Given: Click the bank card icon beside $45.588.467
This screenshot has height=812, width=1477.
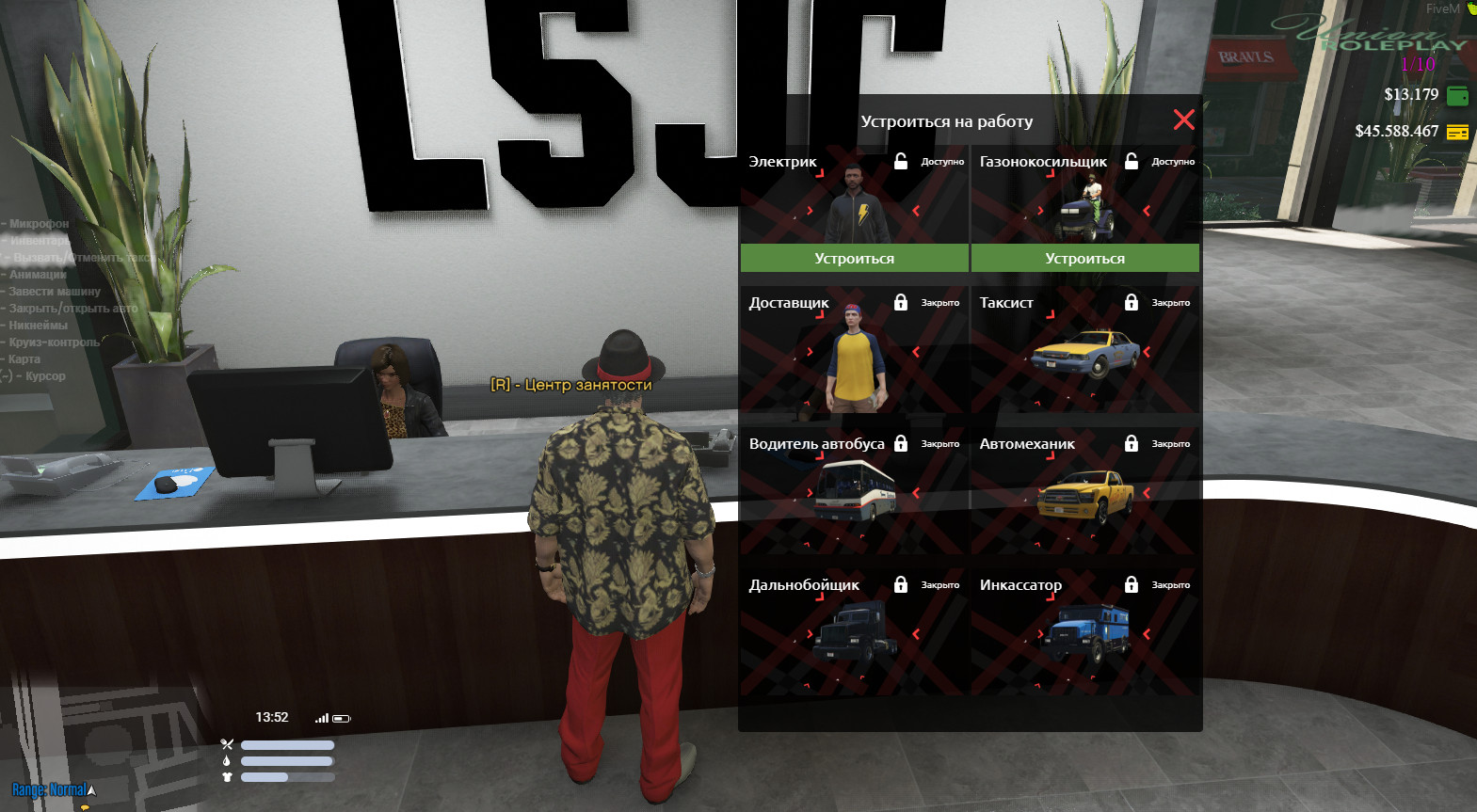Looking at the screenshot, I should click(x=1457, y=133).
